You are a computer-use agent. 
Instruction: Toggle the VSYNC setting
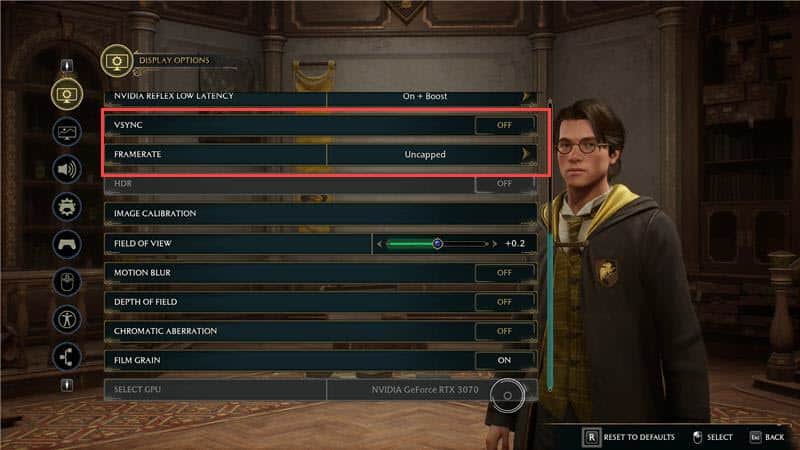[503, 125]
